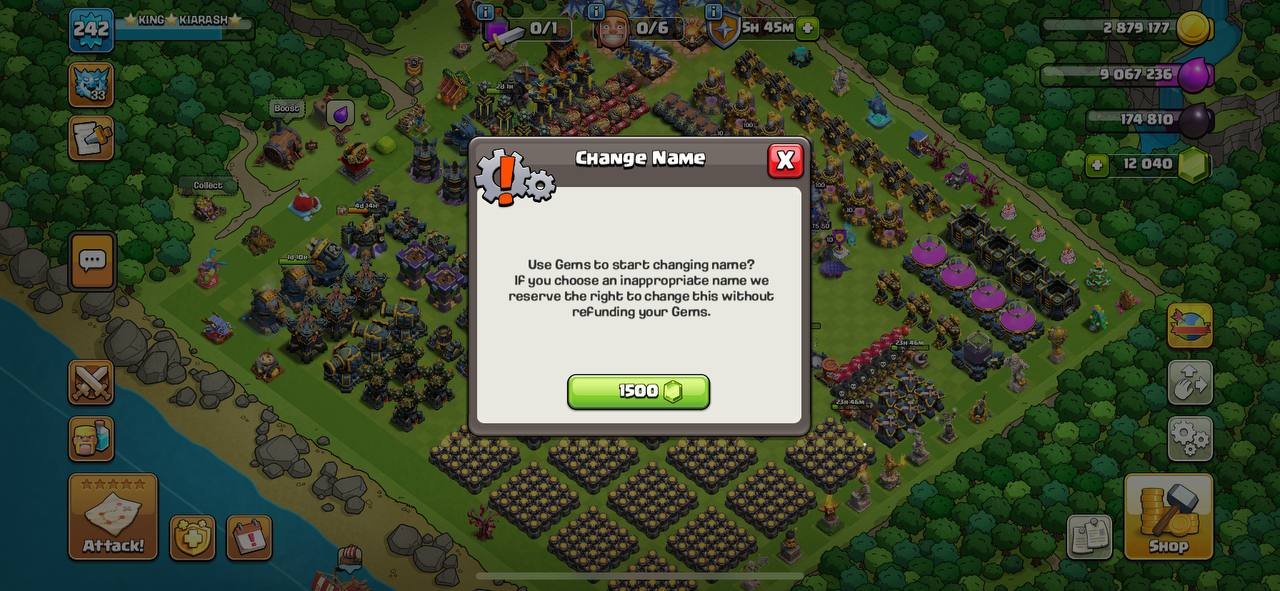
Task: Open the crossed swords menu
Action: [x=91, y=382]
